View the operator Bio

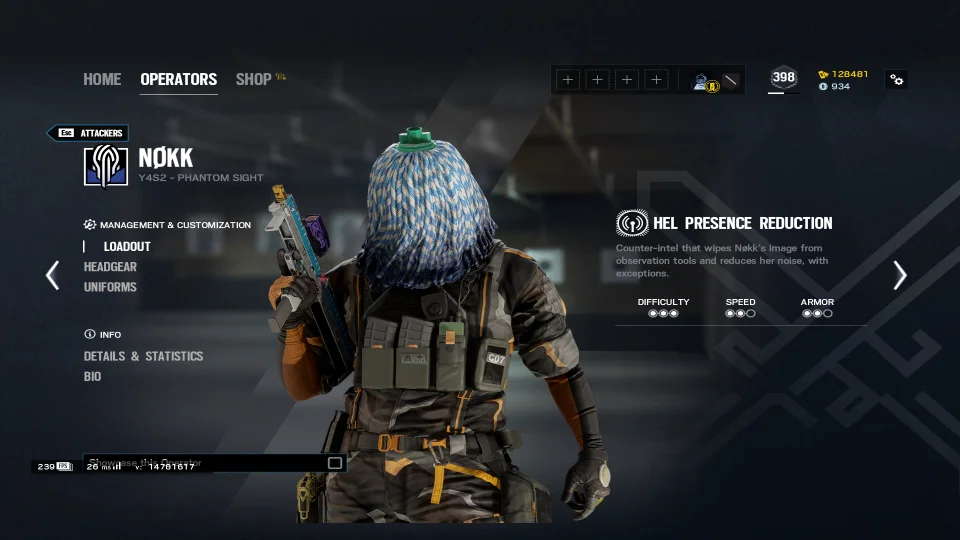pyautogui.click(x=92, y=377)
